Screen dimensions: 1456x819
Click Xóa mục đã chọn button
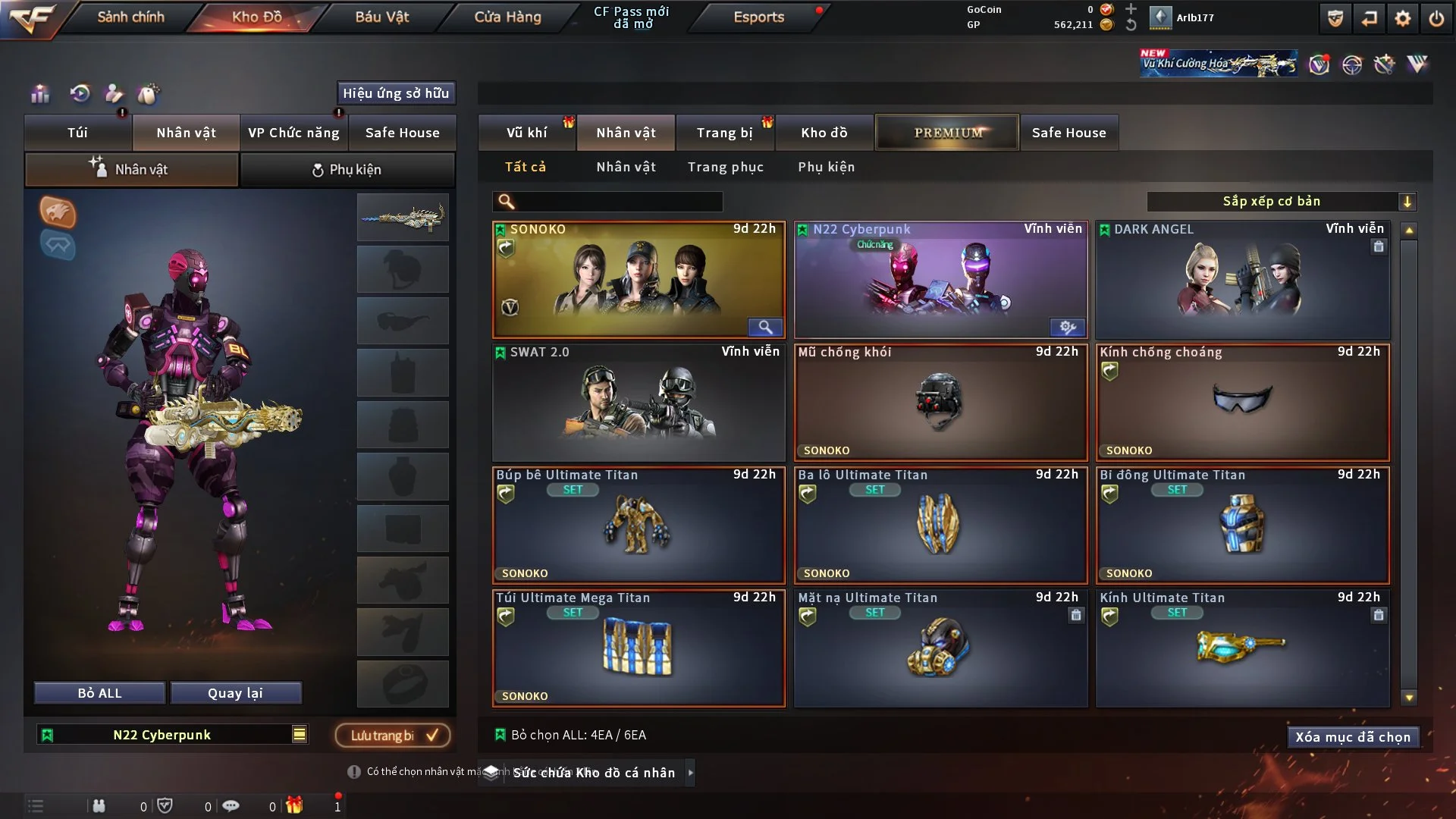(1352, 737)
